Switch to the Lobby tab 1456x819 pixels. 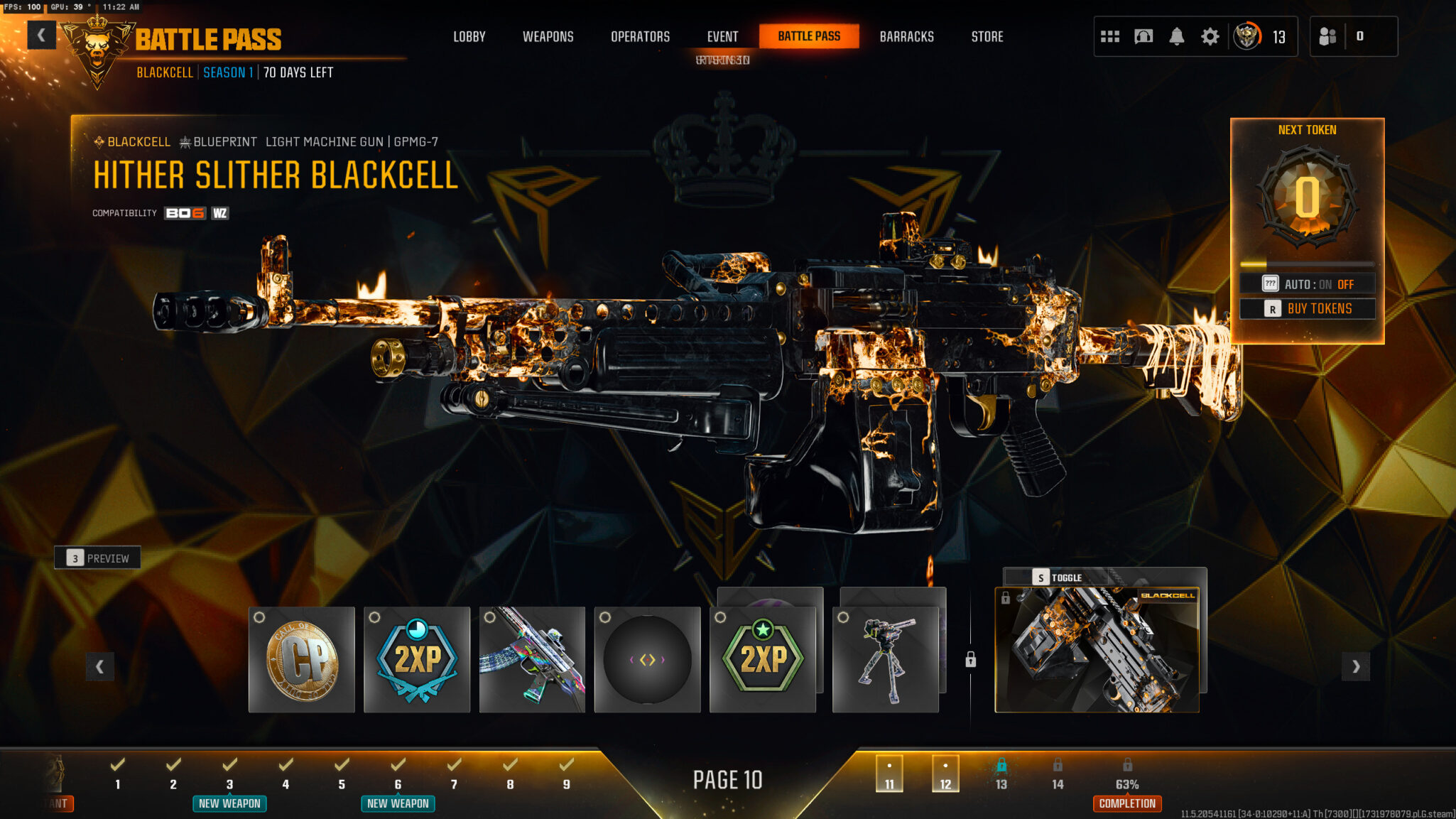point(469,36)
